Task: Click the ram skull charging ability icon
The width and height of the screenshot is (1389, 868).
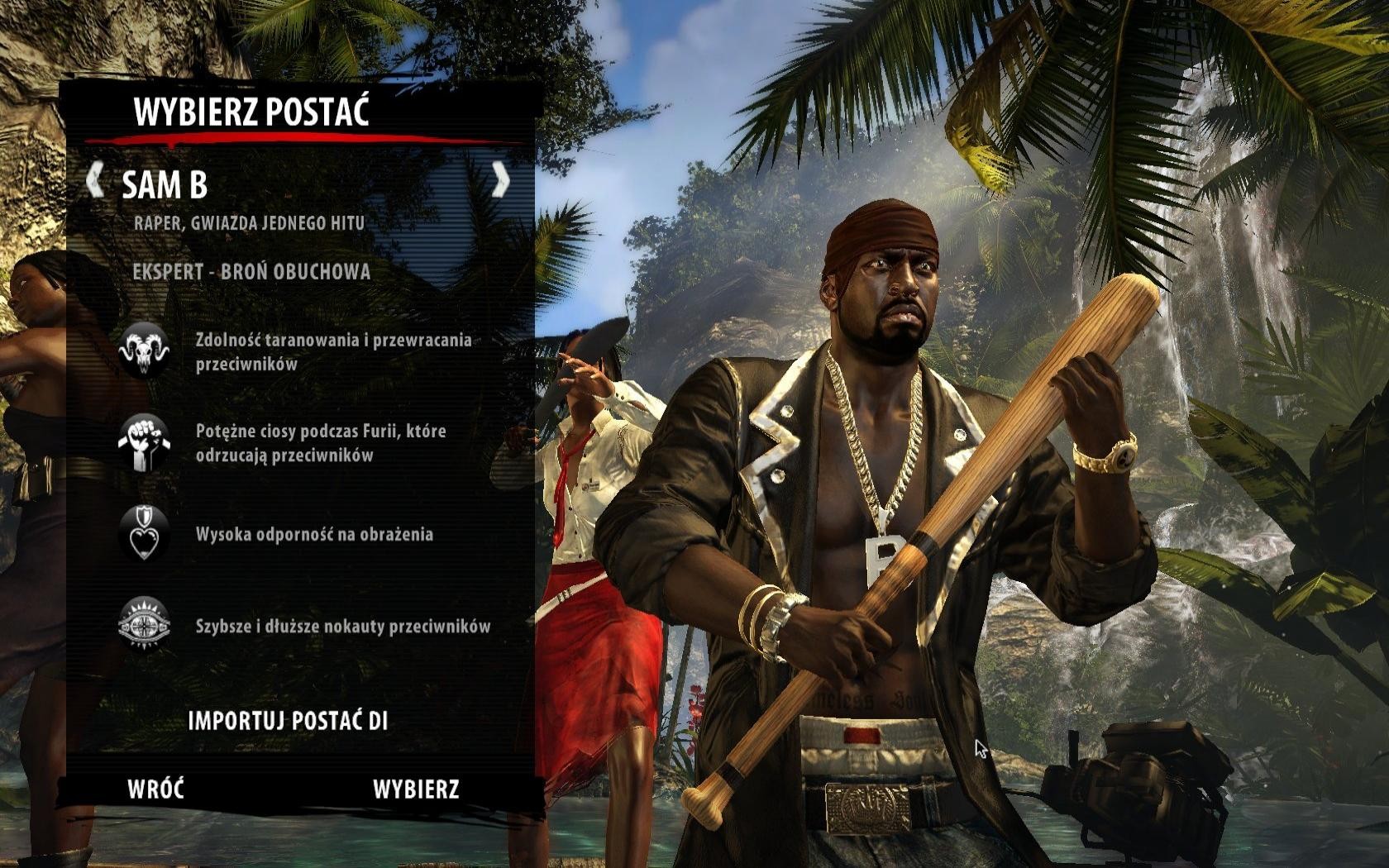Action: coord(144,351)
